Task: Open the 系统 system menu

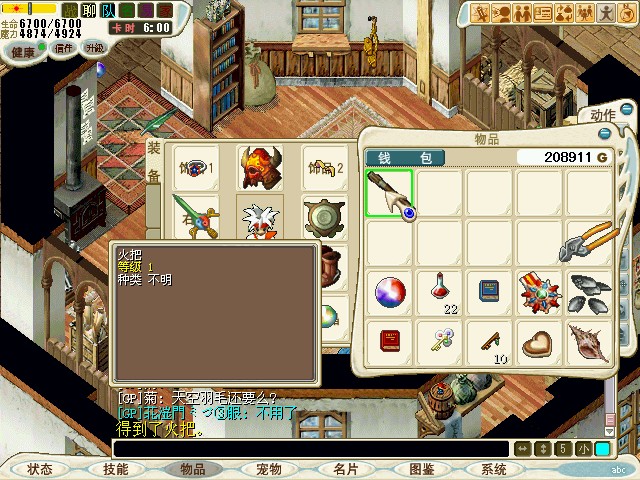Action: (494, 469)
